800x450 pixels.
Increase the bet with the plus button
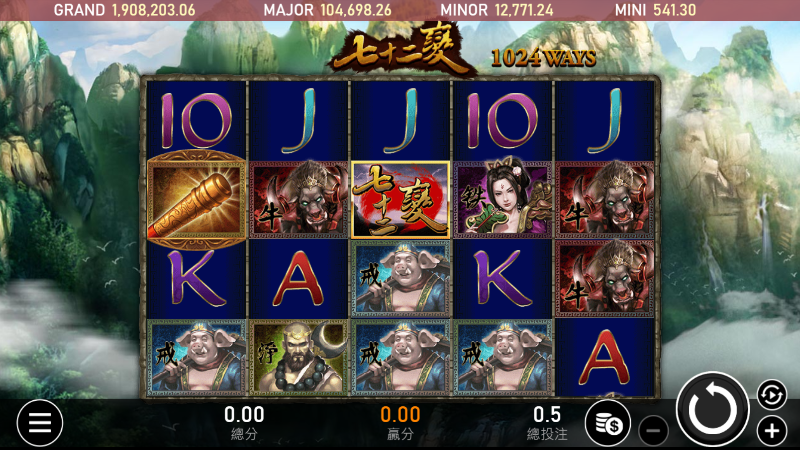point(771,431)
